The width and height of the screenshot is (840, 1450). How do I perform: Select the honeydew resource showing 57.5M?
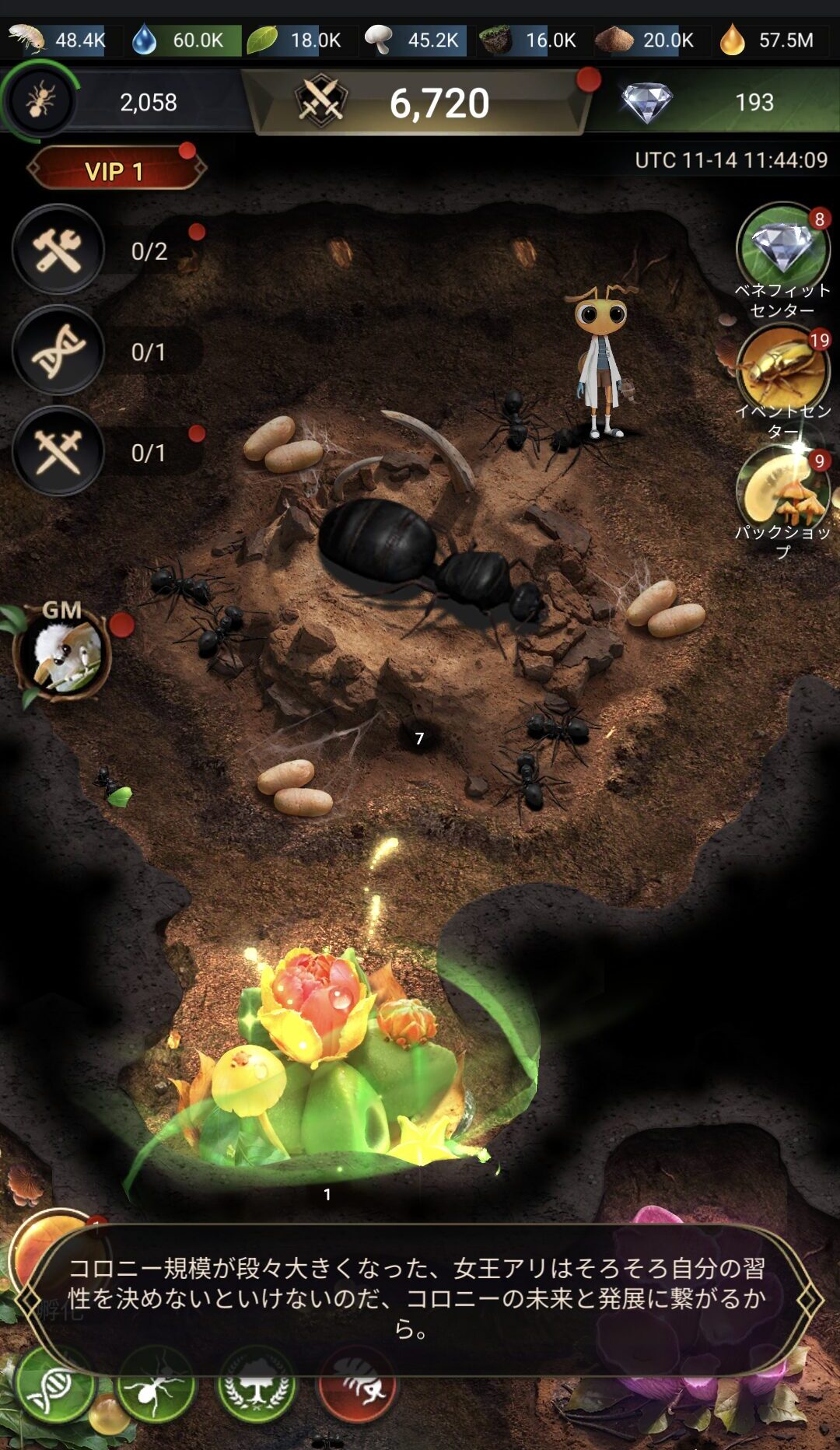click(768, 40)
